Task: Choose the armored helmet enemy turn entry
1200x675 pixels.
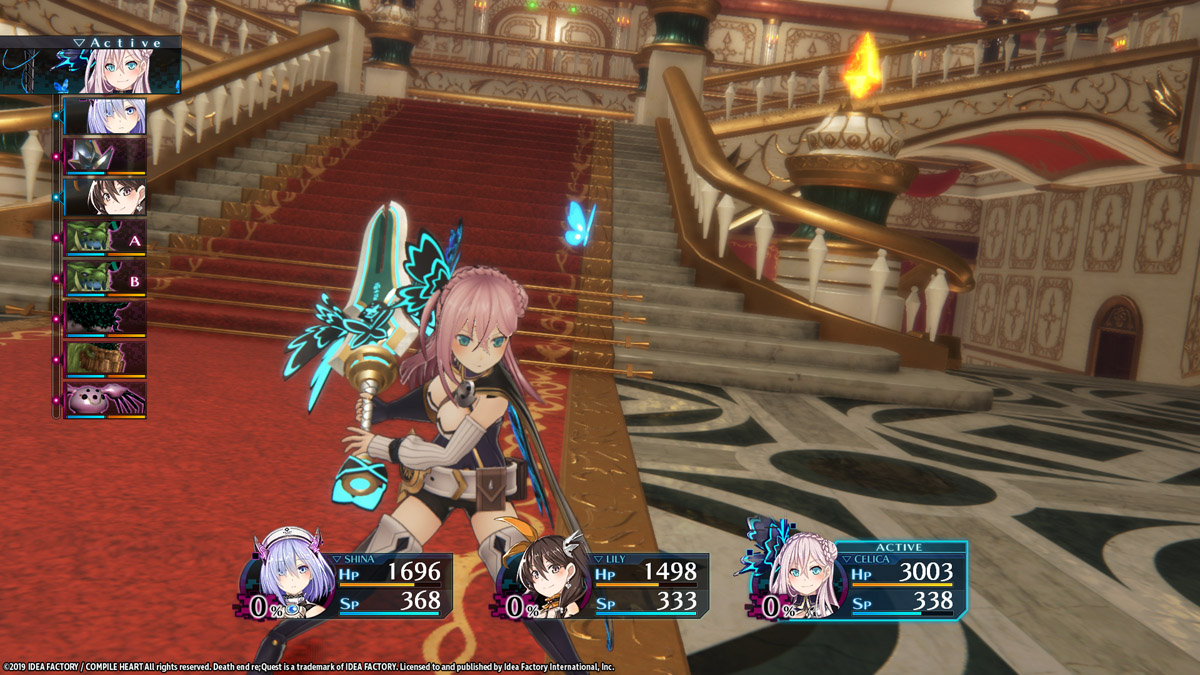Action: 105,156
